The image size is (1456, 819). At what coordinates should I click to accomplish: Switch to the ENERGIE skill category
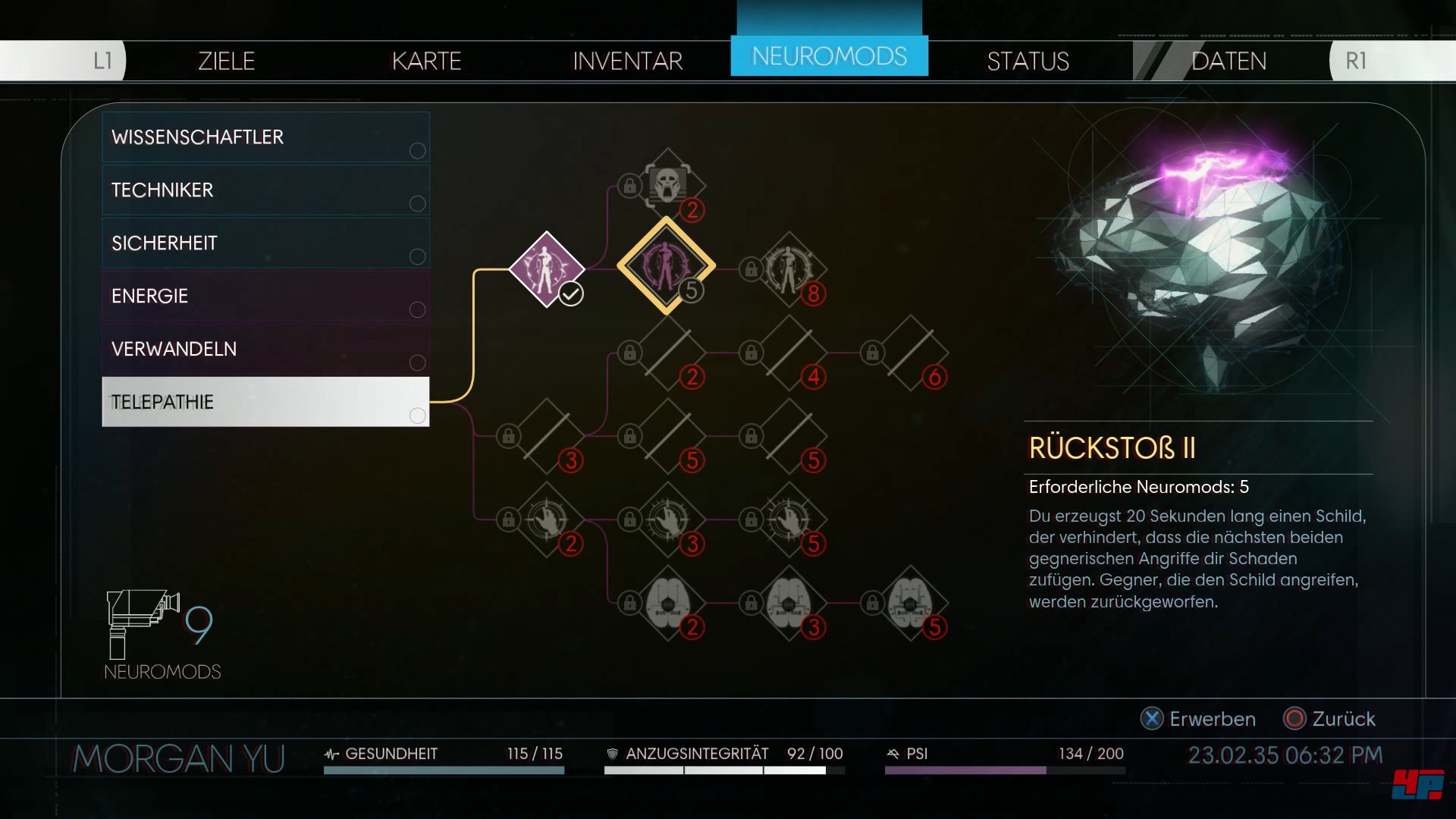pos(265,296)
